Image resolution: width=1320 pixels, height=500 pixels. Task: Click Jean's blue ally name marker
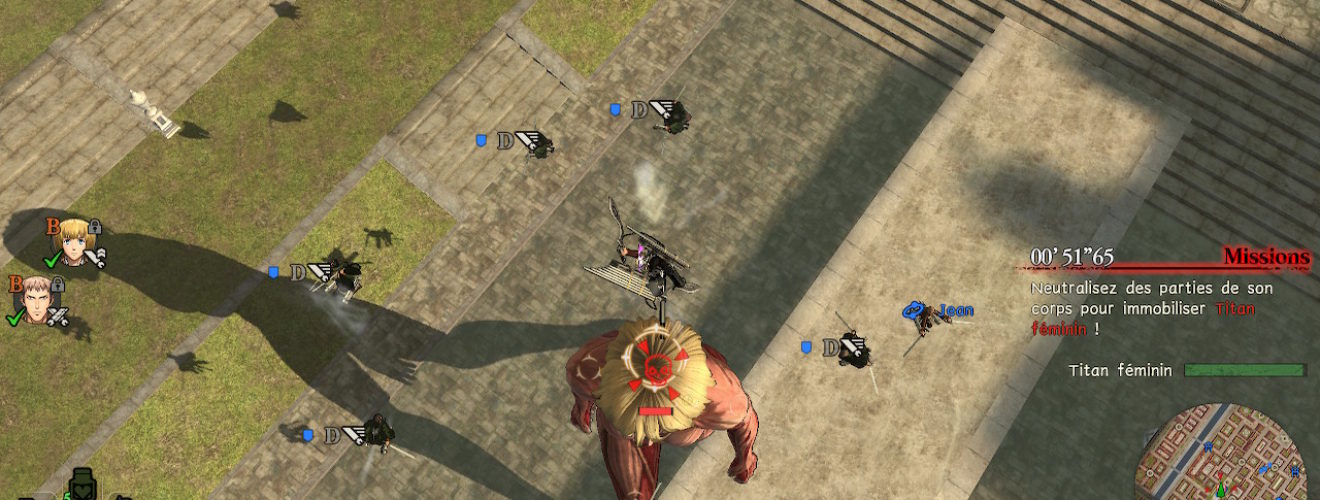(955, 311)
